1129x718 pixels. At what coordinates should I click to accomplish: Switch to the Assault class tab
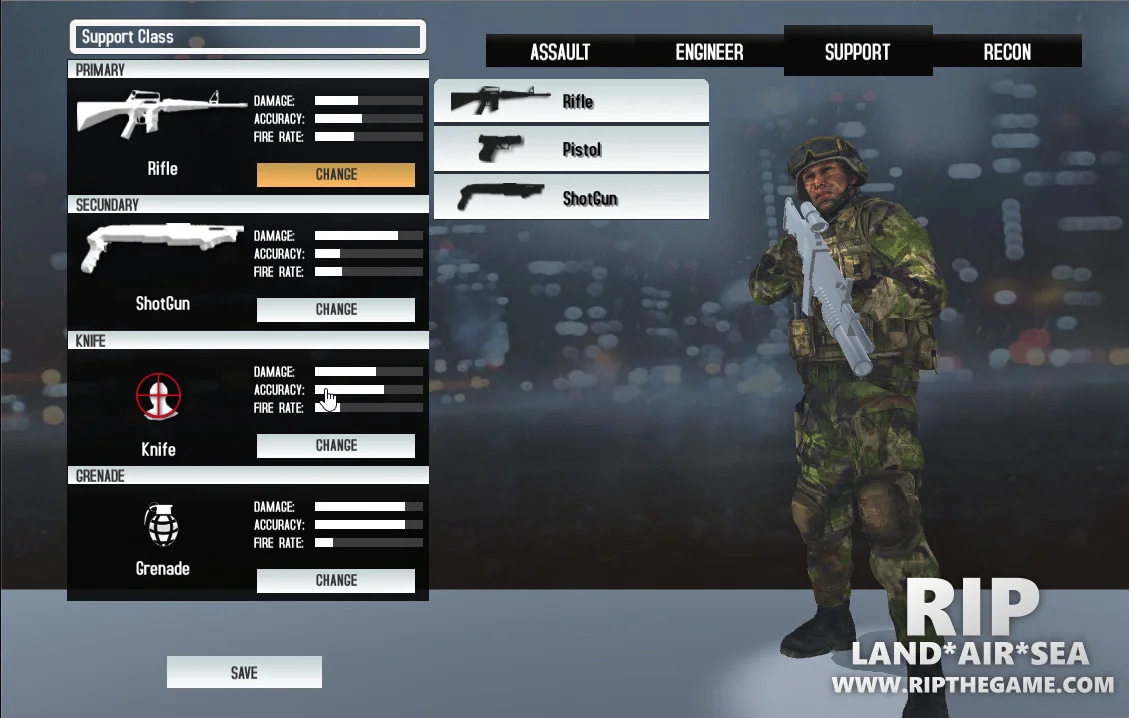coord(560,52)
